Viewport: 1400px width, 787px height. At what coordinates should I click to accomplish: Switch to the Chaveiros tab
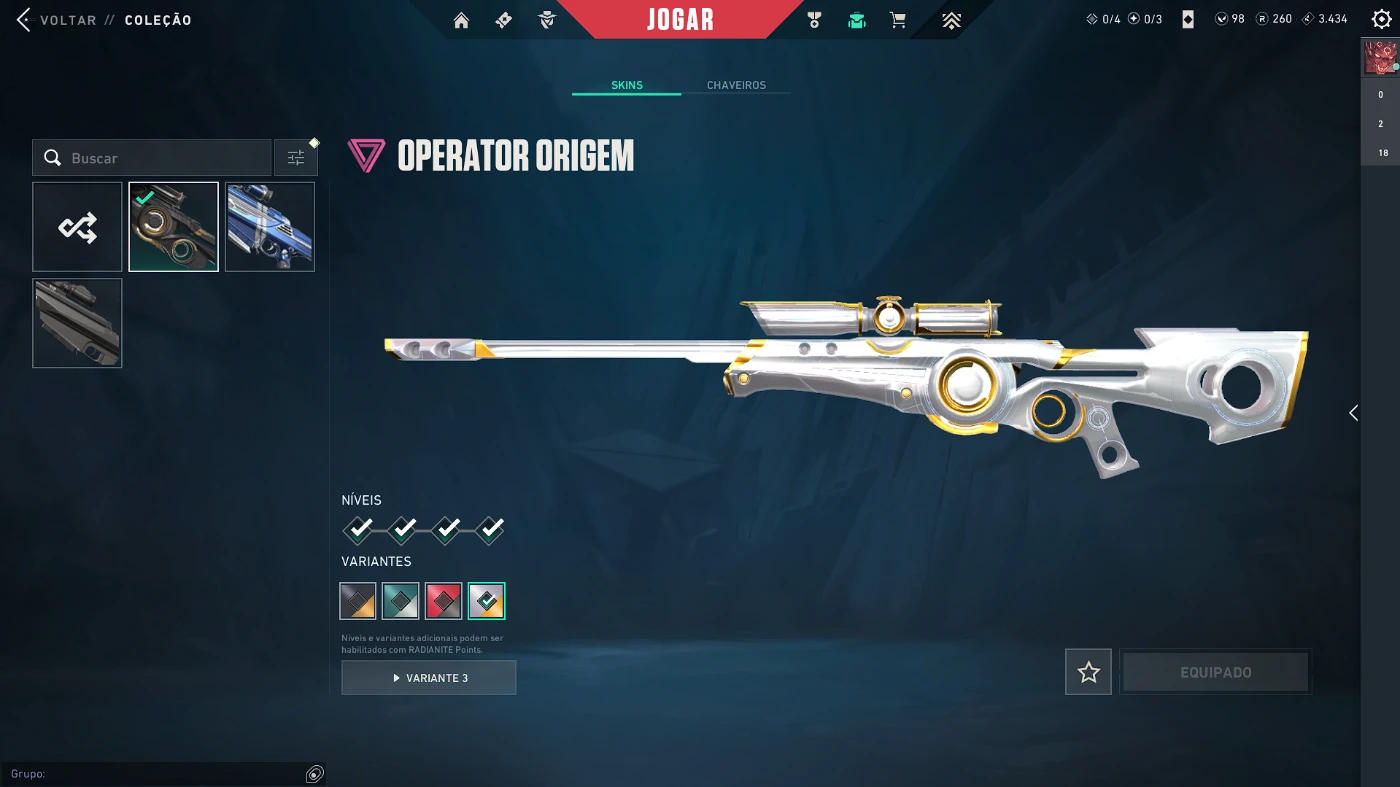click(x=736, y=85)
